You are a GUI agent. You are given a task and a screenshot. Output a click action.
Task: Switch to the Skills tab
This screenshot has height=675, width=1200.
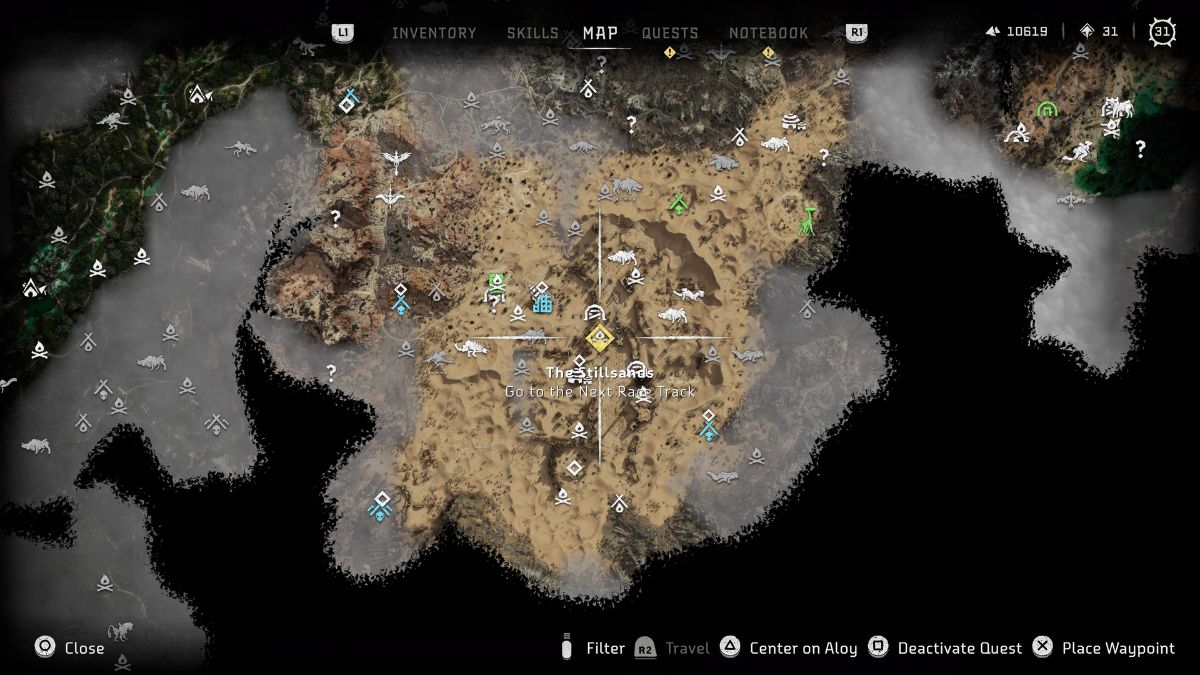coord(532,33)
